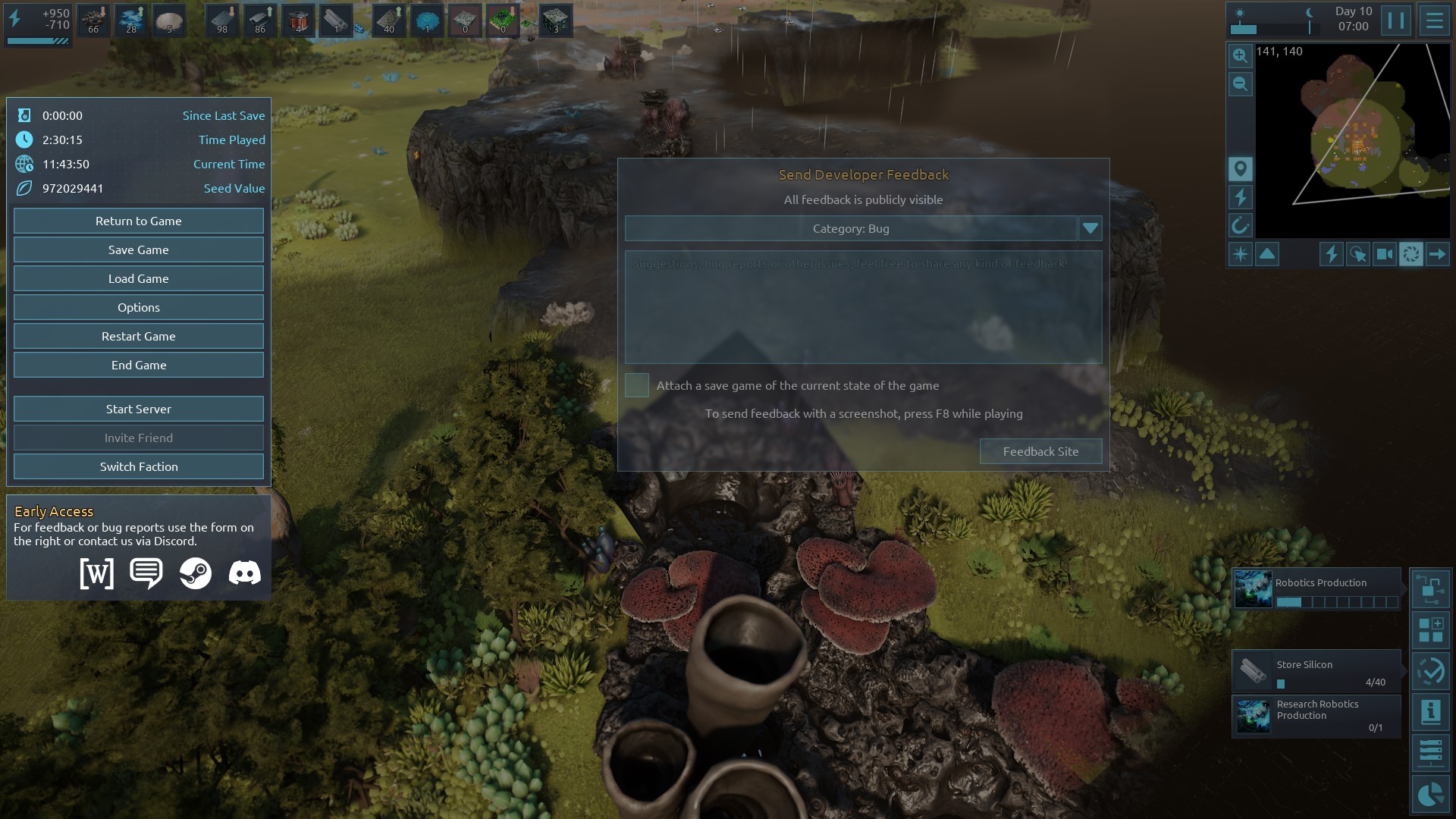1456x819 pixels.
Task: Start Server for multiplayer
Action: (139, 409)
